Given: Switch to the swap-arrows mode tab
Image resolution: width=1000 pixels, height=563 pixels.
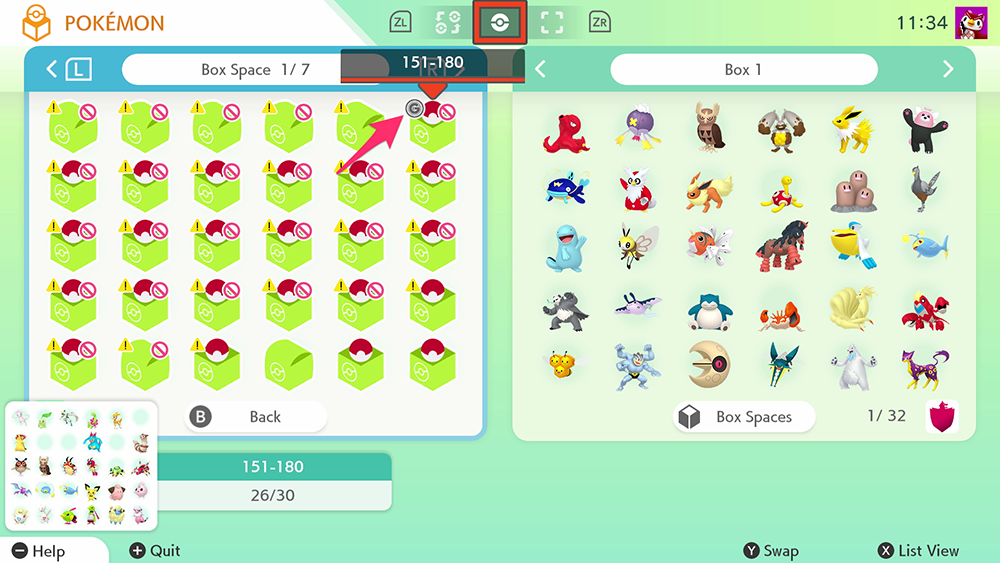Looking at the screenshot, I should [x=448, y=23].
